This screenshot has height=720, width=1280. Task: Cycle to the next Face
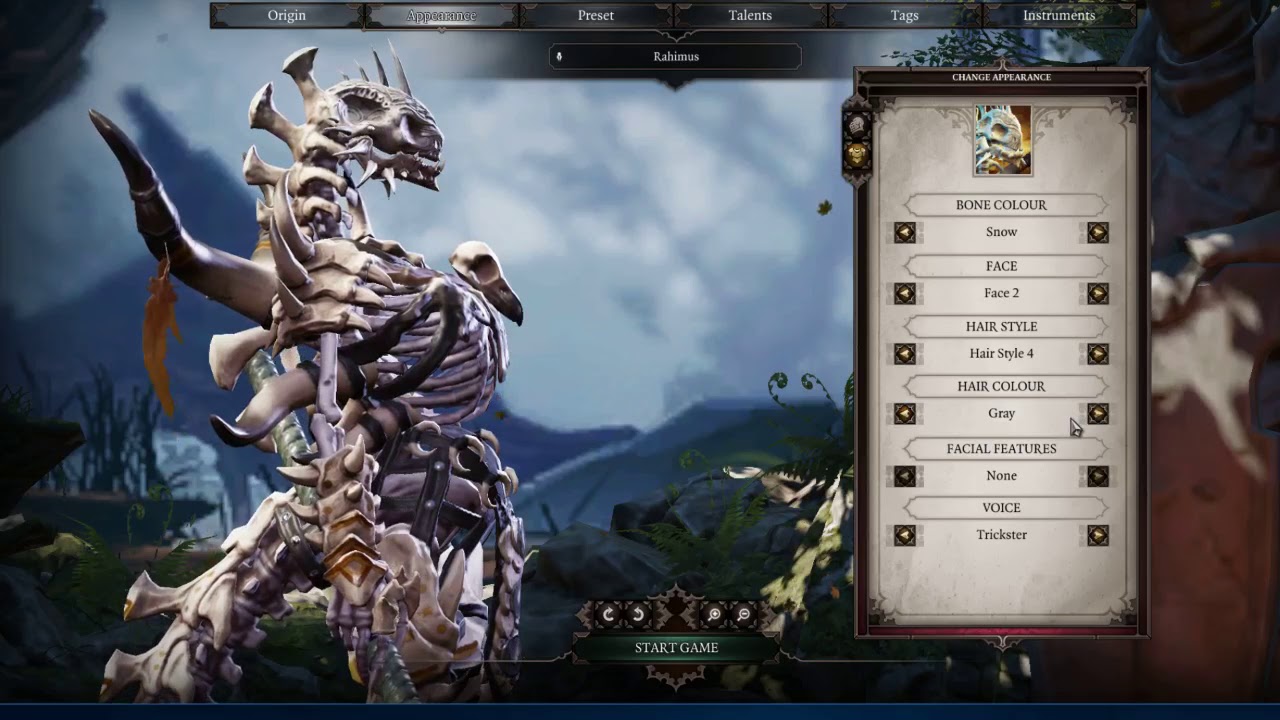1097,294
